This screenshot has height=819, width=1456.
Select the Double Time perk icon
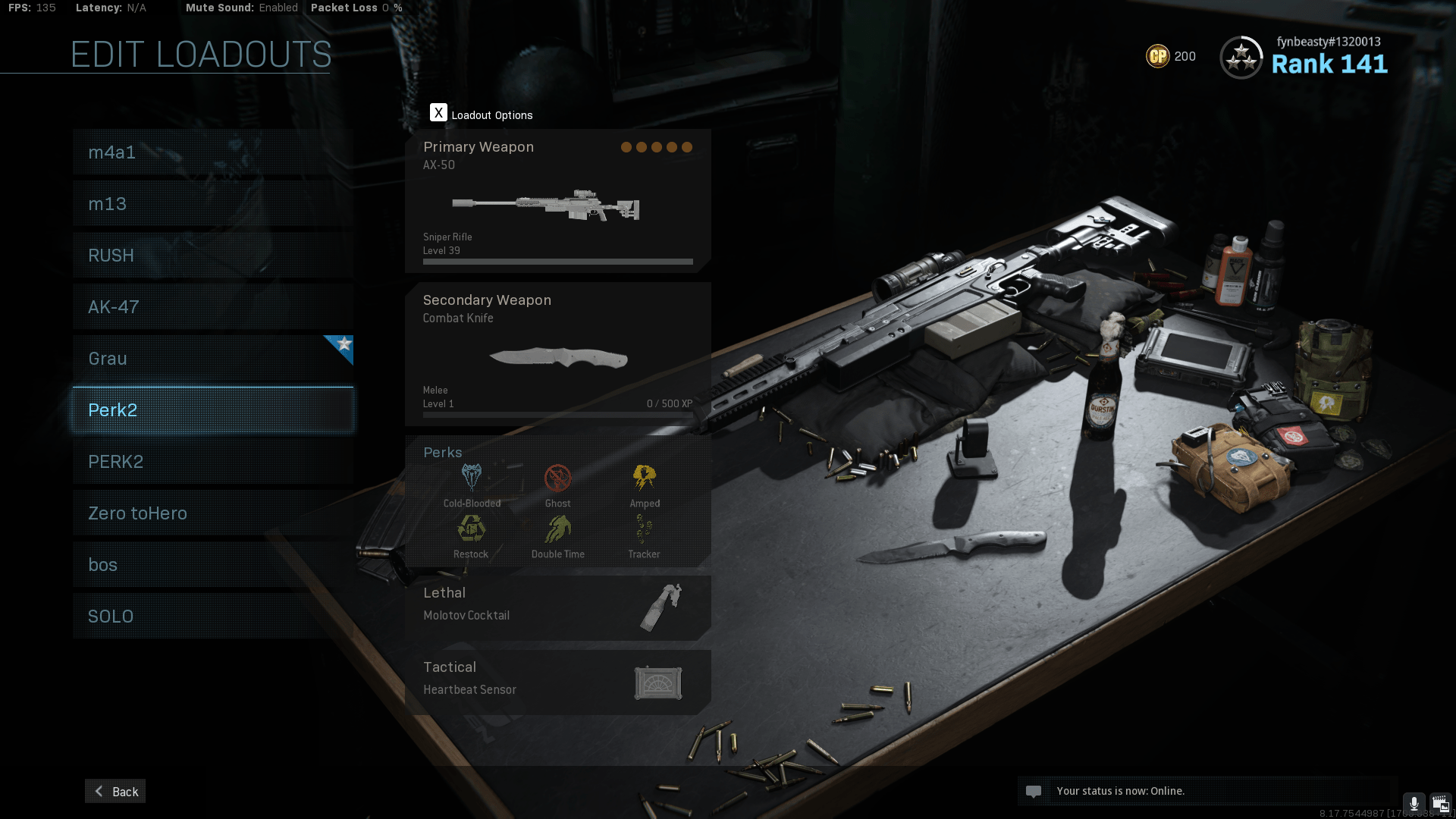point(558,529)
